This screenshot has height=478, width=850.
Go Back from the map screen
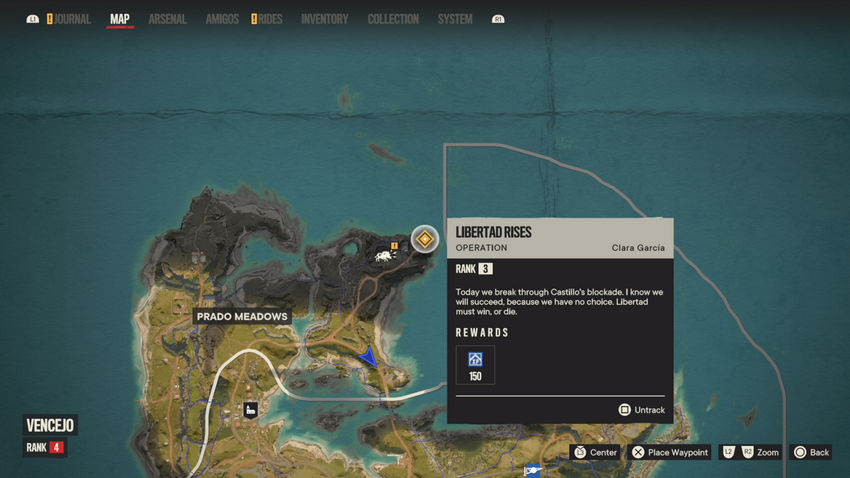click(810, 452)
